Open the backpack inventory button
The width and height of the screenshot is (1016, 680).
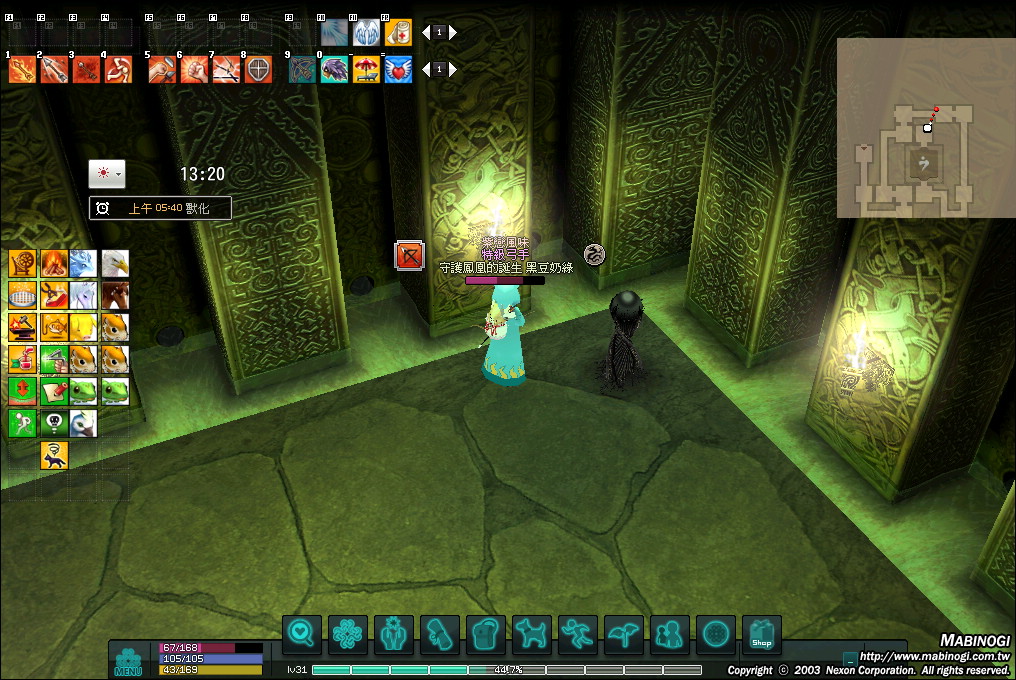486,634
